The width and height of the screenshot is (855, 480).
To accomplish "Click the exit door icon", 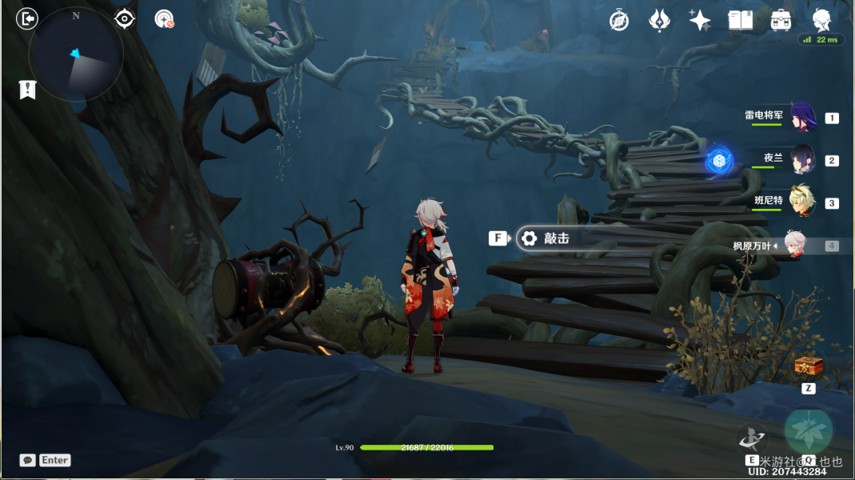I will (x=27, y=19).
